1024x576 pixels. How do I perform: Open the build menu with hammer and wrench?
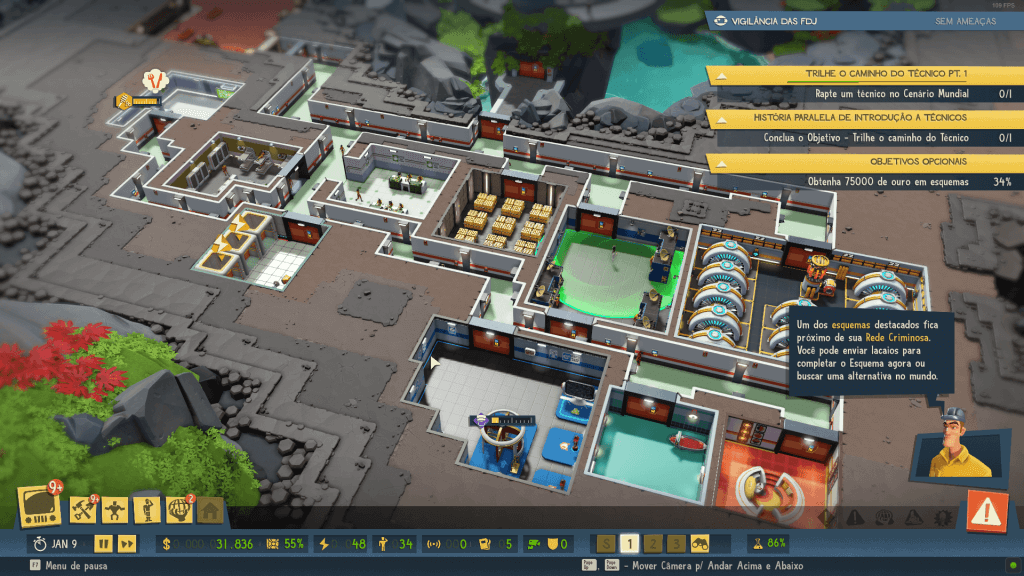[x=83, y=509]
